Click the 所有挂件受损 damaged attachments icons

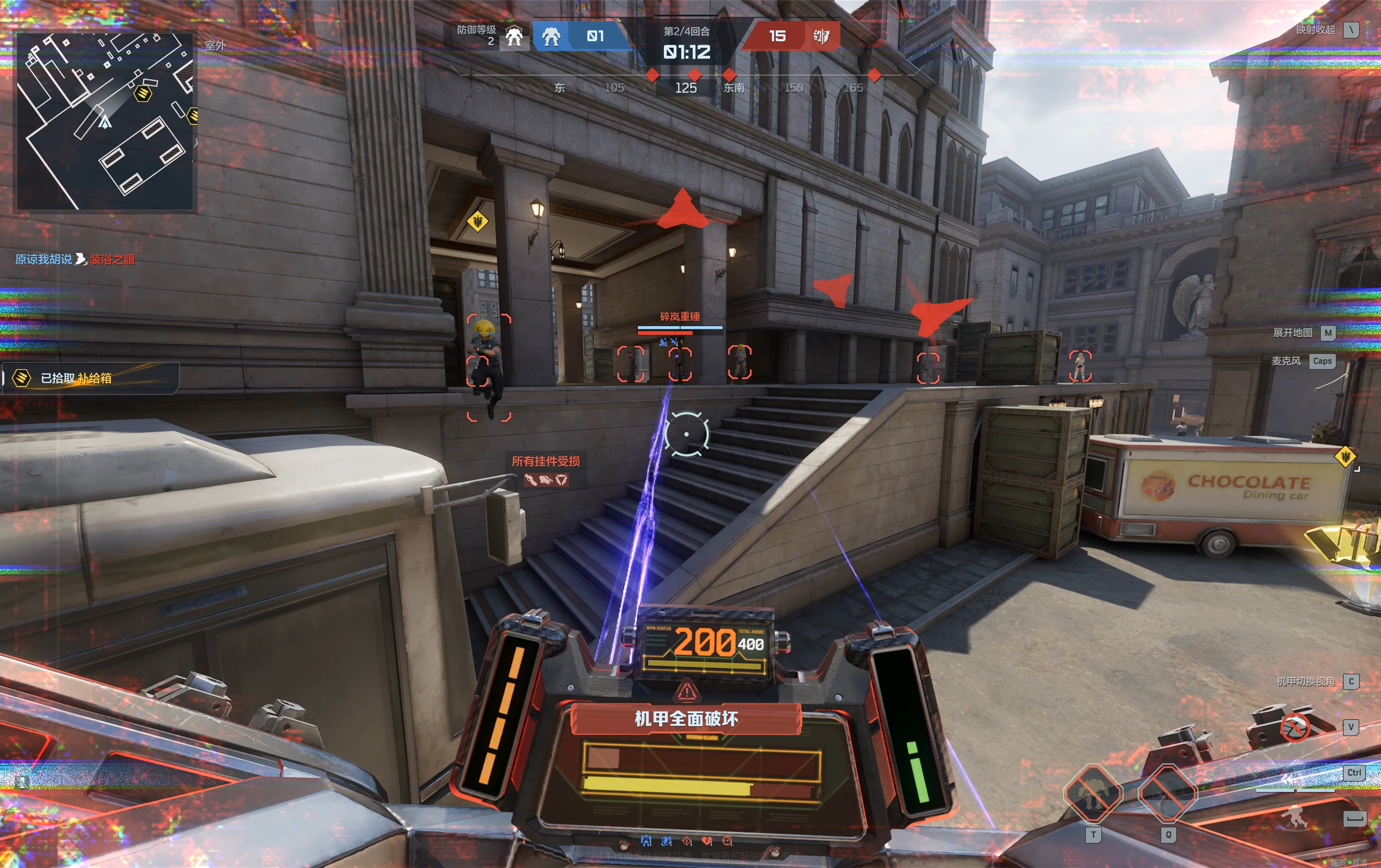click(546, 480)
